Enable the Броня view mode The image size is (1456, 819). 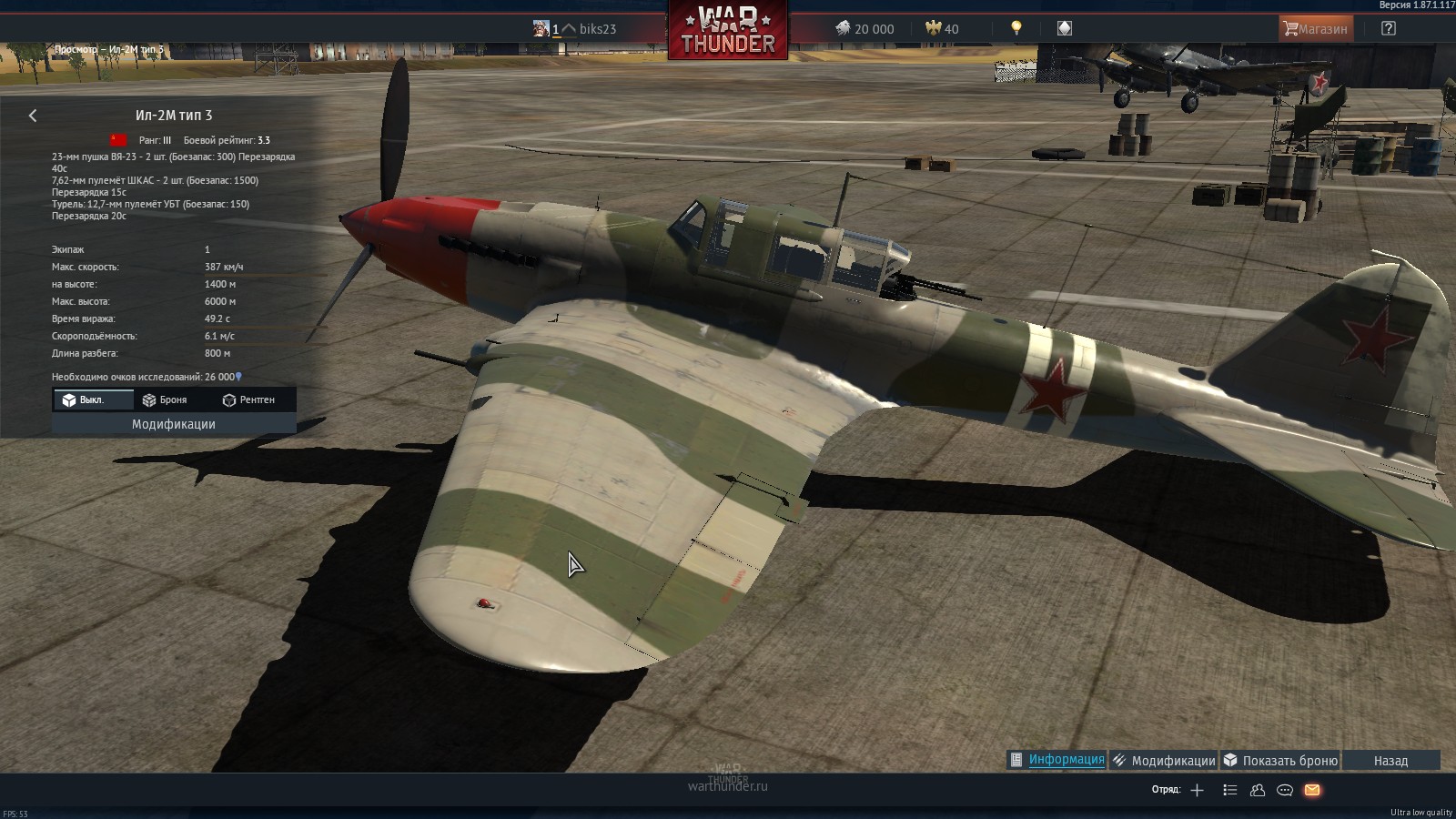[x=164, y=399]
